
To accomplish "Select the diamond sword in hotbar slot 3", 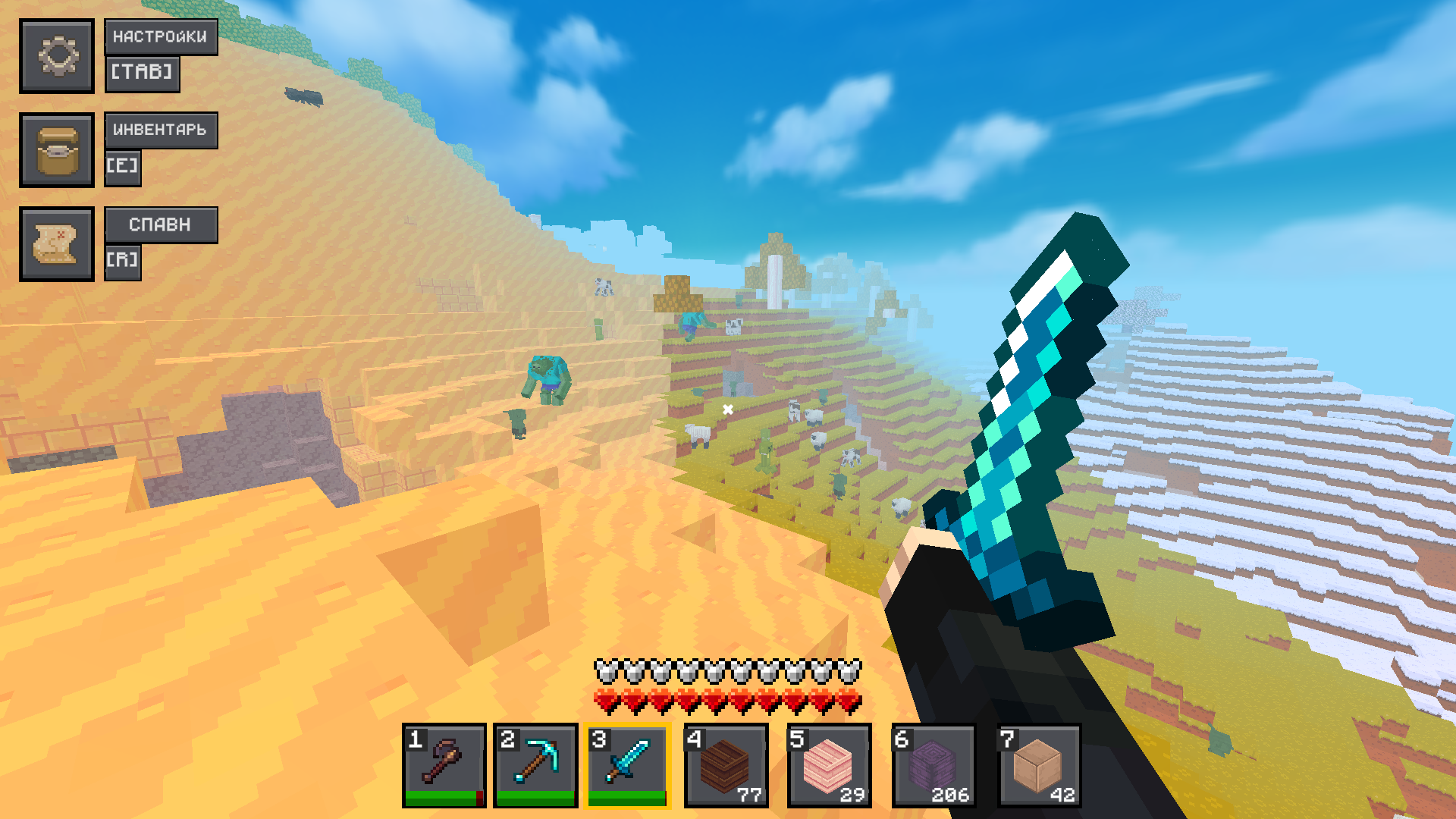I will [629, 764].
